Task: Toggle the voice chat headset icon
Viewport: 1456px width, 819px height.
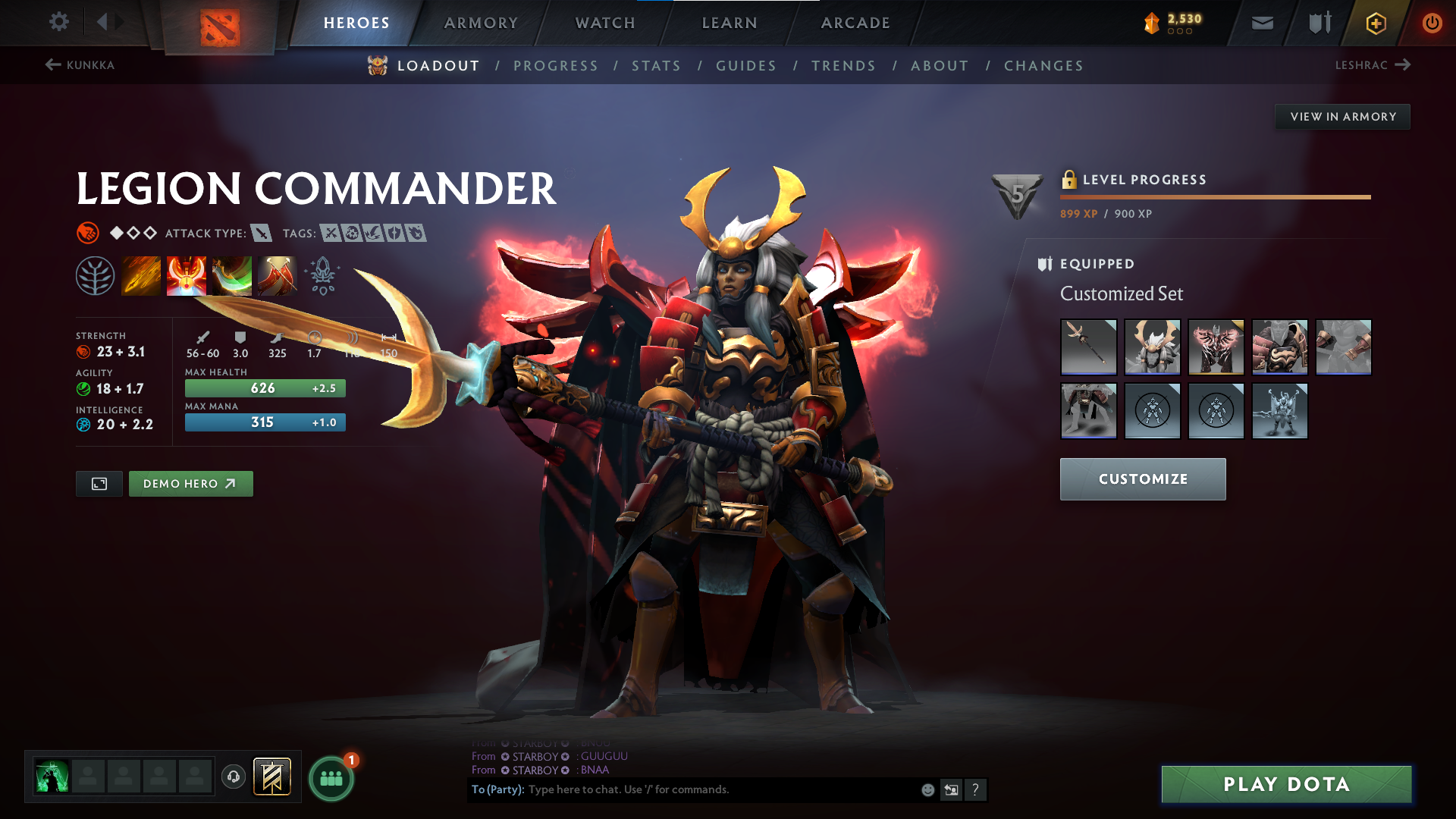Action: pos(233,776)
